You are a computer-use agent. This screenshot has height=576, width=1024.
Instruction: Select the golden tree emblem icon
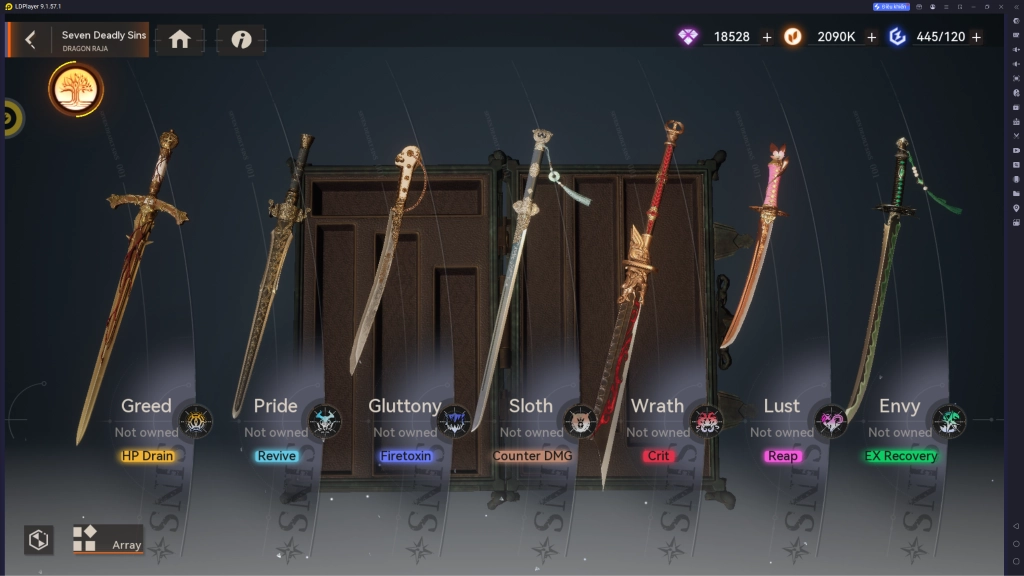pos(75,90)
